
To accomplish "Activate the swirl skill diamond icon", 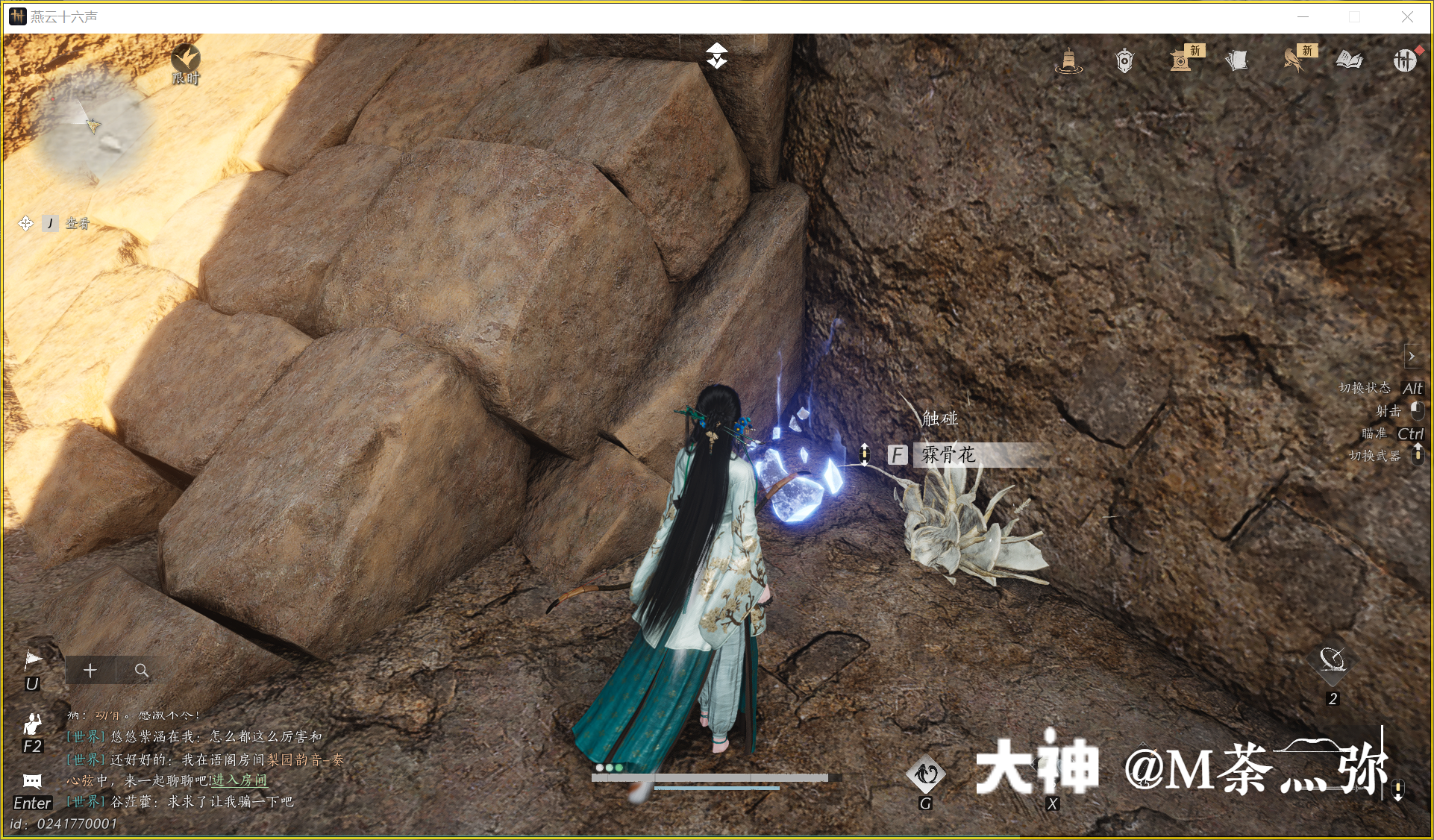I will [x=926, y=774].
